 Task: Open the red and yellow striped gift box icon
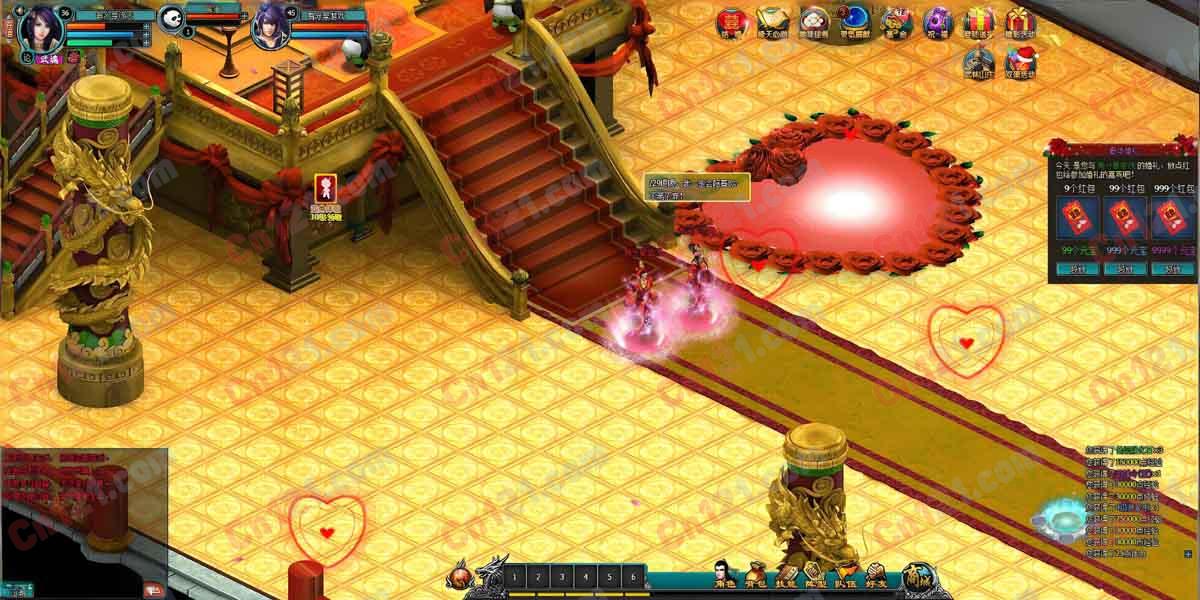979,21
